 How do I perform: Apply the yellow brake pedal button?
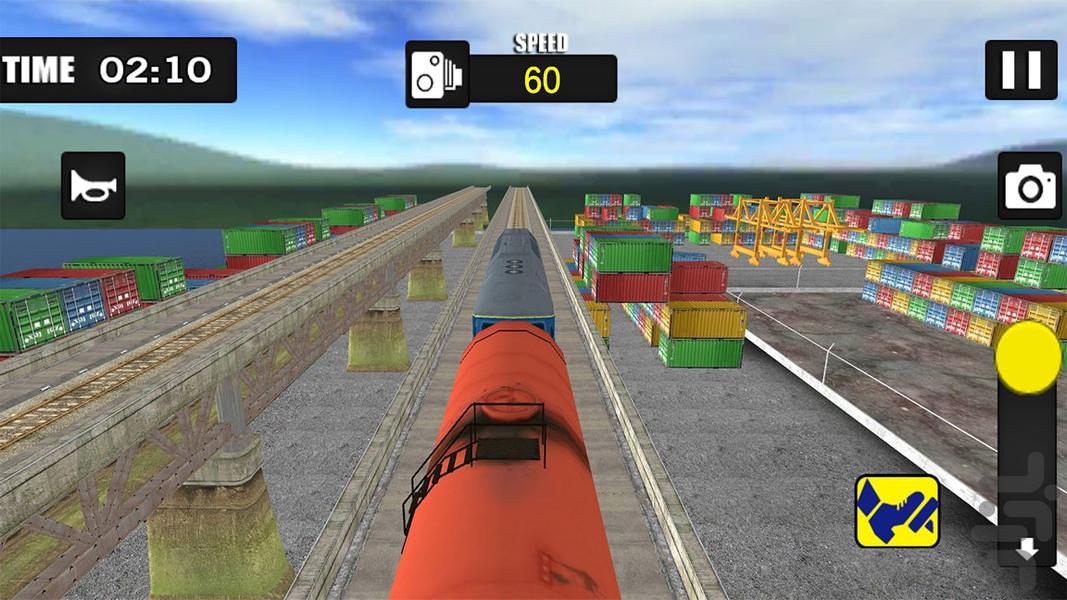pyautogui.click(x=897, y=511)
